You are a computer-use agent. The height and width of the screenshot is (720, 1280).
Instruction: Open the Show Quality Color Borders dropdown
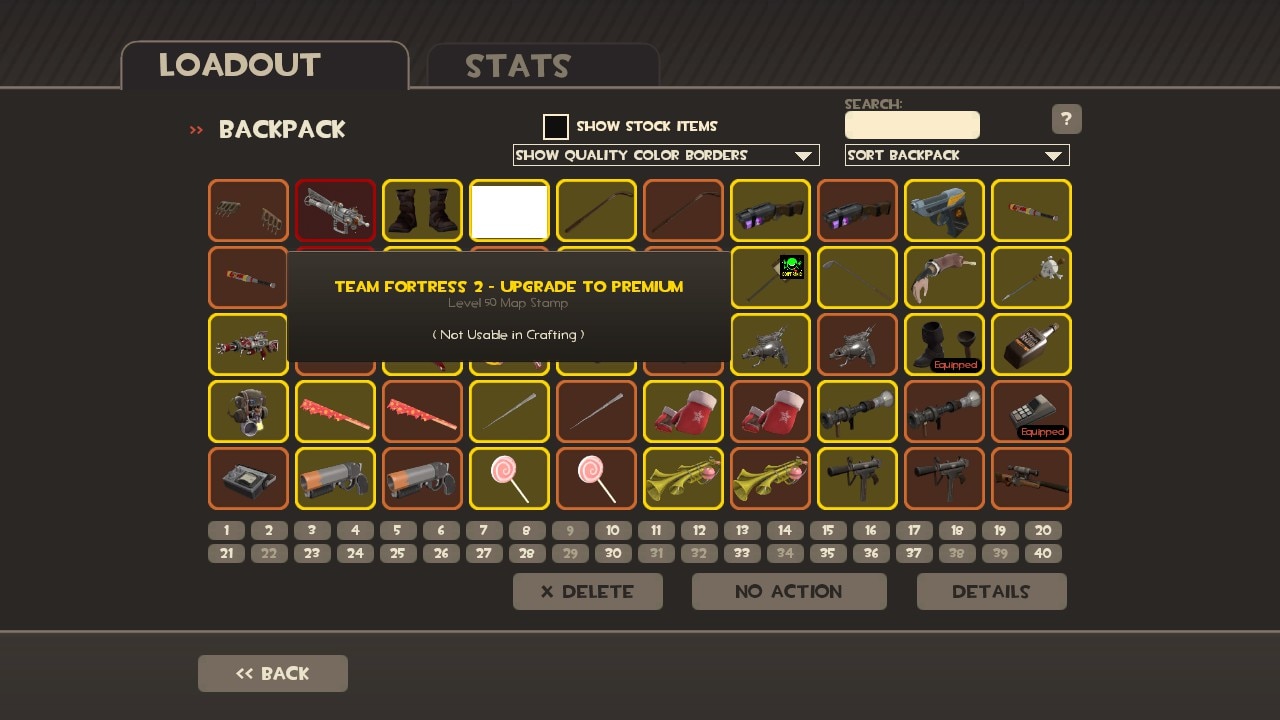pos(666,155)
